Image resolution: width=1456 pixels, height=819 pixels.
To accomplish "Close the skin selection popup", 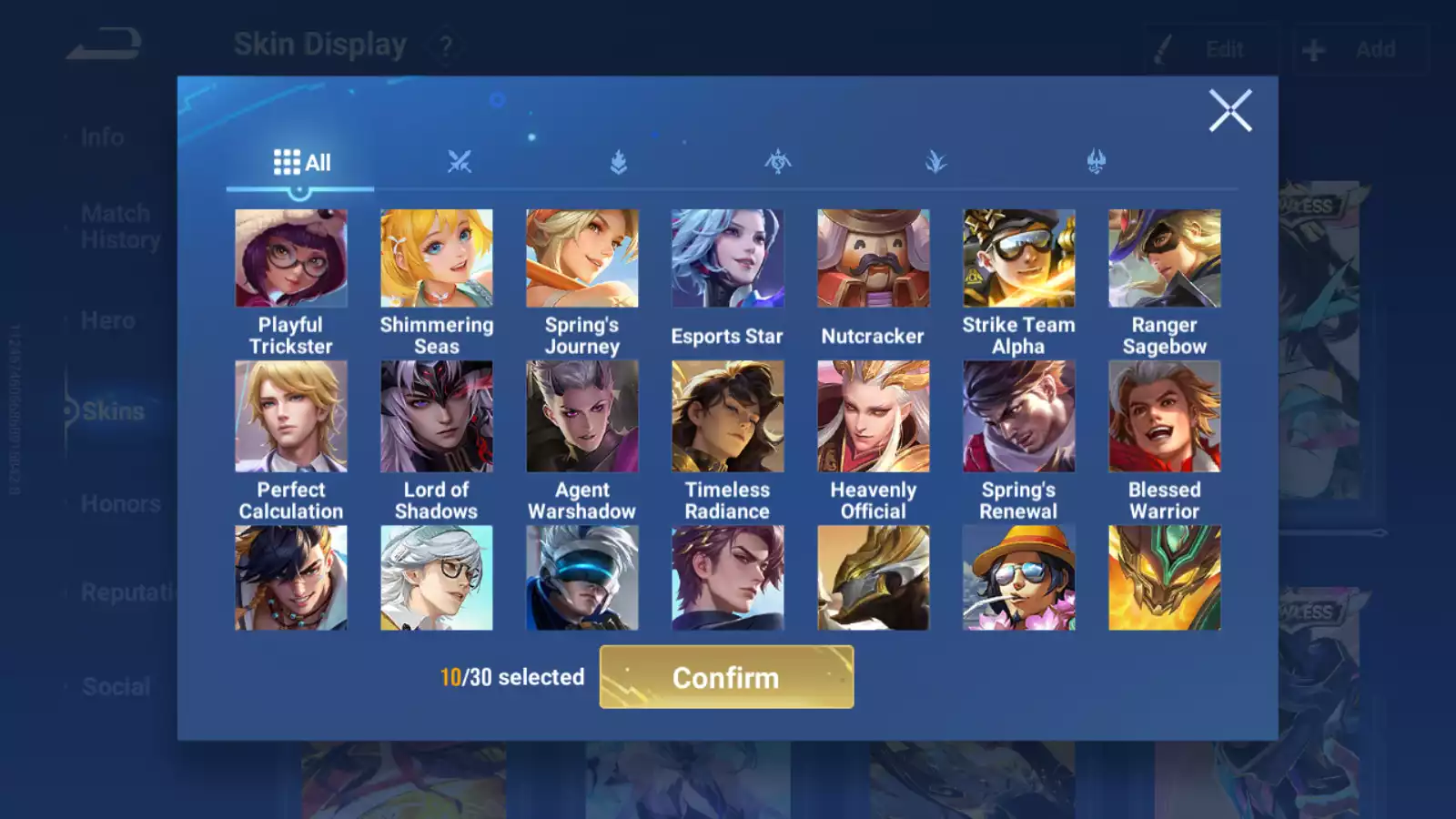I will coord(1230,111).
